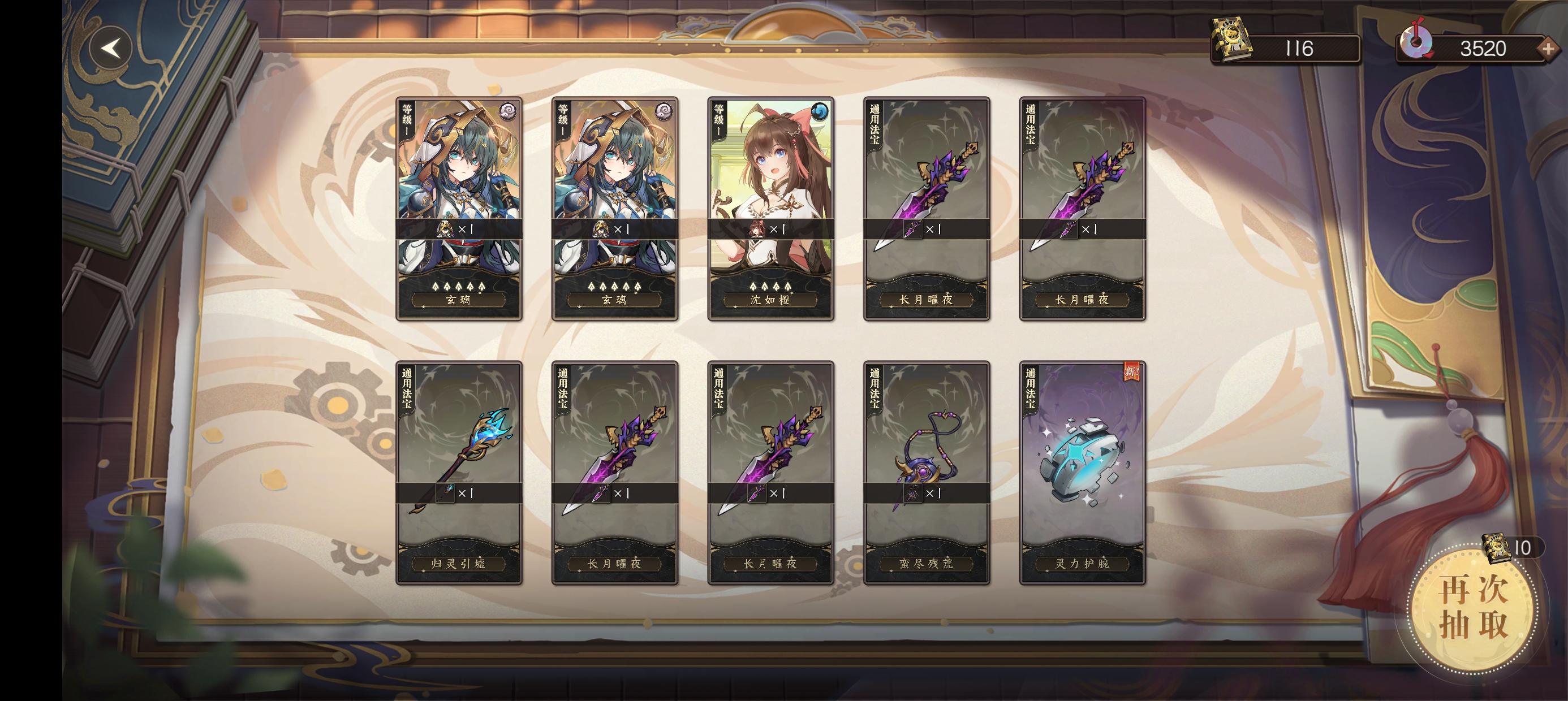Screen dimensions: 1568x701
Task: Click the back arrow to exit results
Action: 113,47
